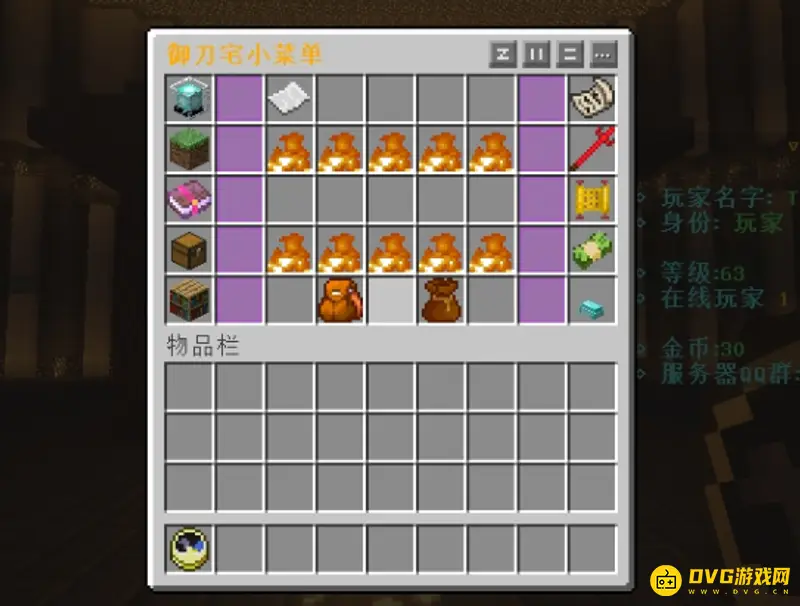Click the horizontal bars sort button
The image size is (800, 606).
pos(570,54)
